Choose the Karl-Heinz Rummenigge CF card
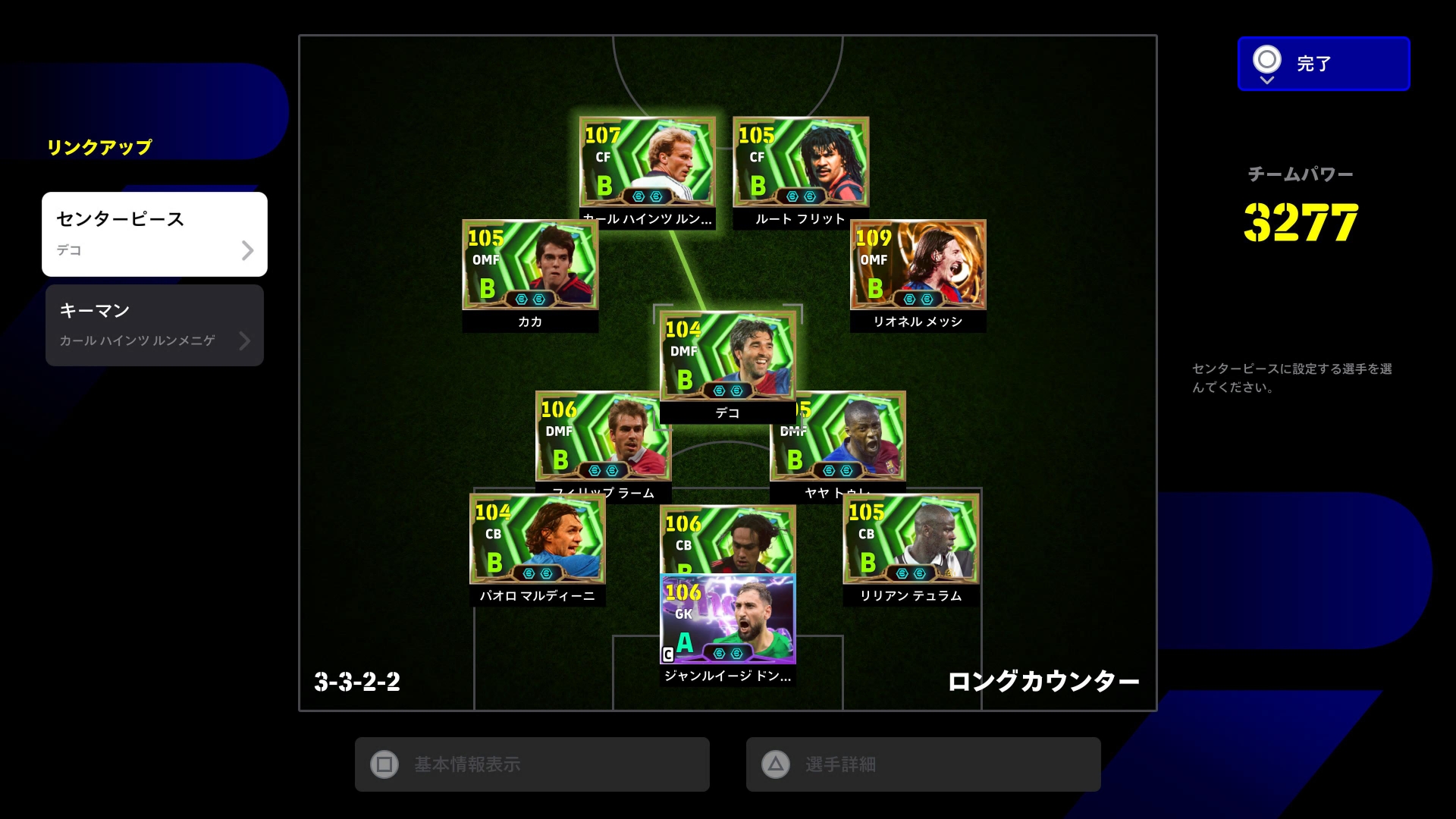This screenshot has width=1456, height=819. [647, 162]
